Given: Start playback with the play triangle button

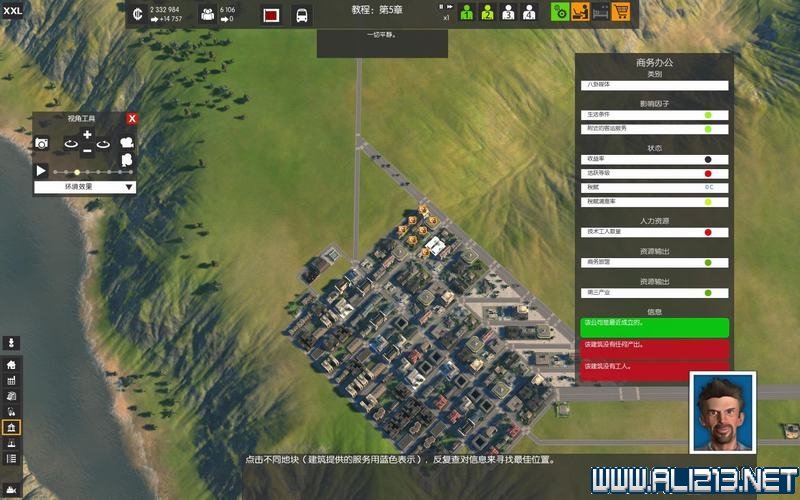Looking at the screenshot, I should click(x=41, y=171).
